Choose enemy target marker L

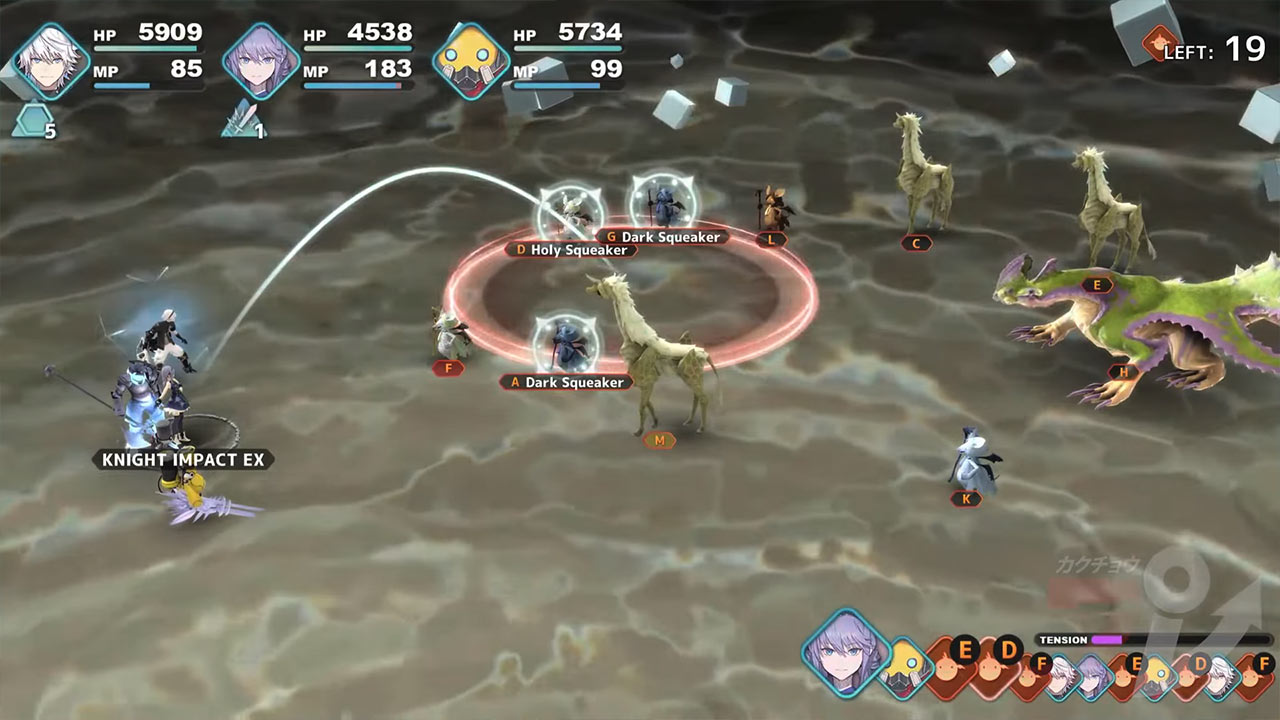771,240
